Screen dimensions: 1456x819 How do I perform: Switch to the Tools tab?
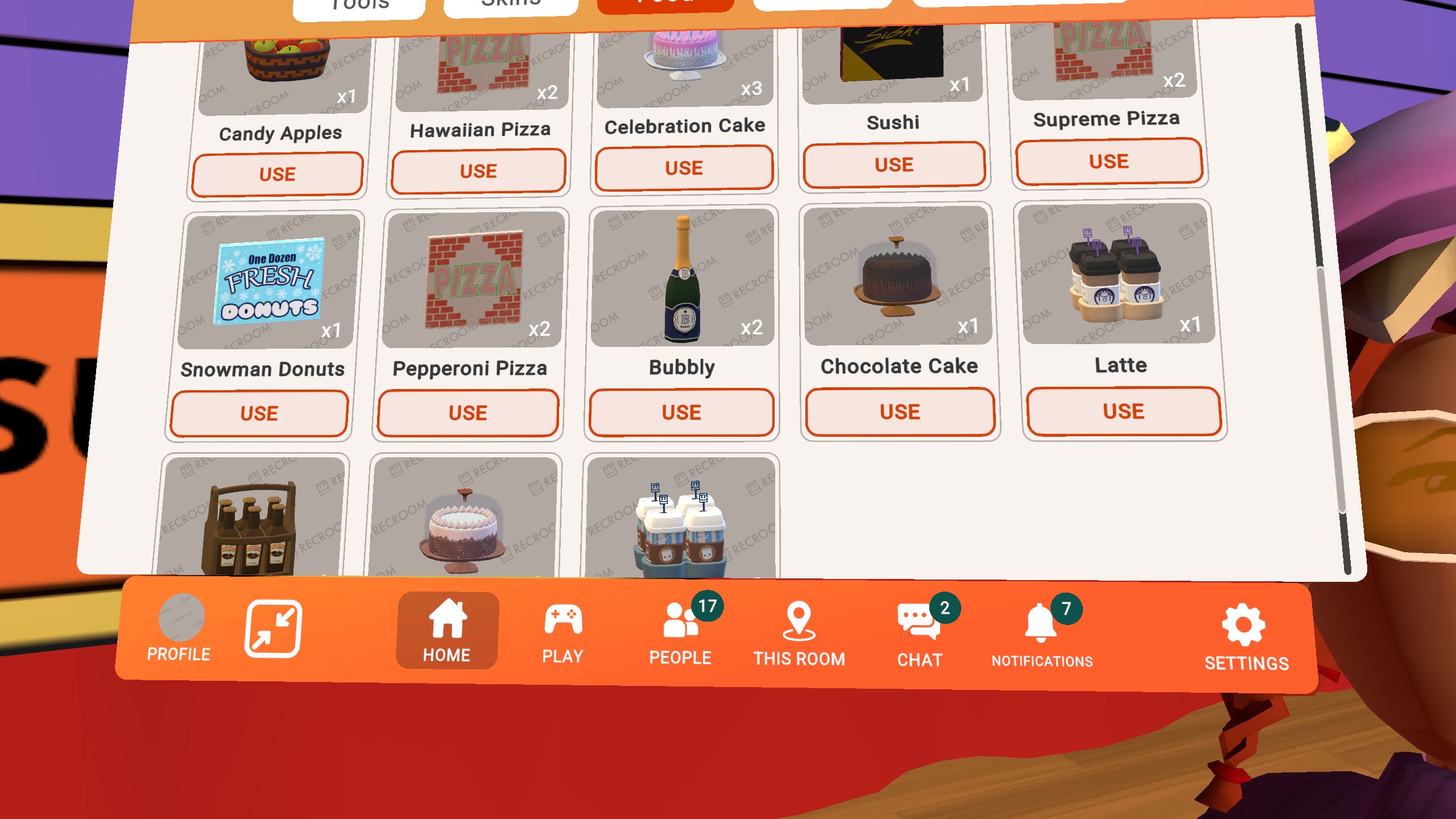357,5
